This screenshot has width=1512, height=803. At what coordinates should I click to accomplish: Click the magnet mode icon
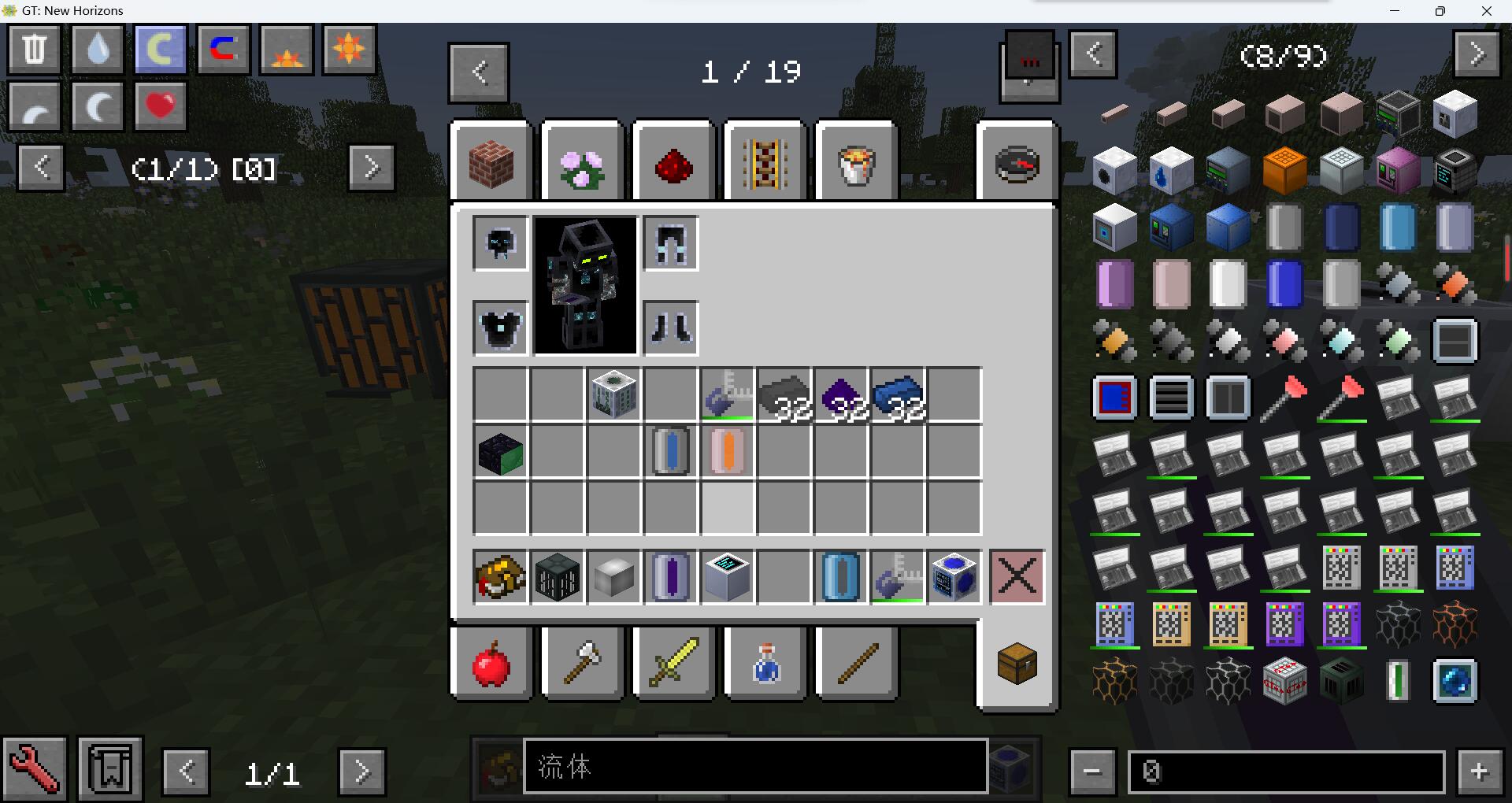click(x=223, y=49)
